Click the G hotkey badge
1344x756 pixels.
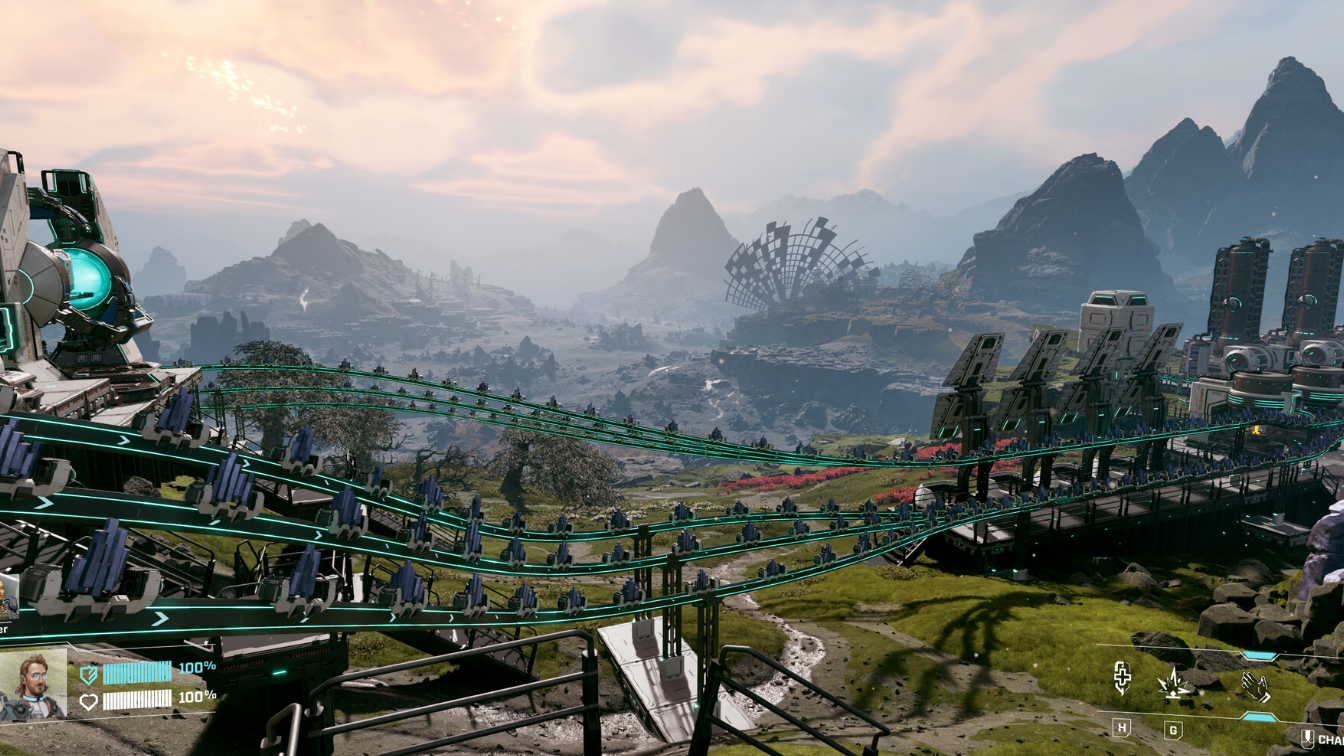click(x=1172, y=730)
